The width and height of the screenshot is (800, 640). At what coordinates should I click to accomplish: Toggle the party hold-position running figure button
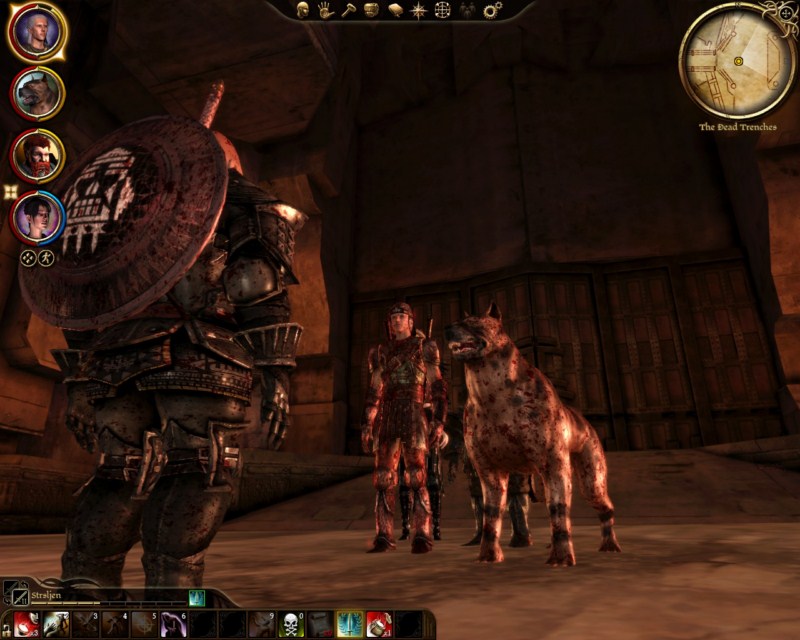(x=45, y=257)
